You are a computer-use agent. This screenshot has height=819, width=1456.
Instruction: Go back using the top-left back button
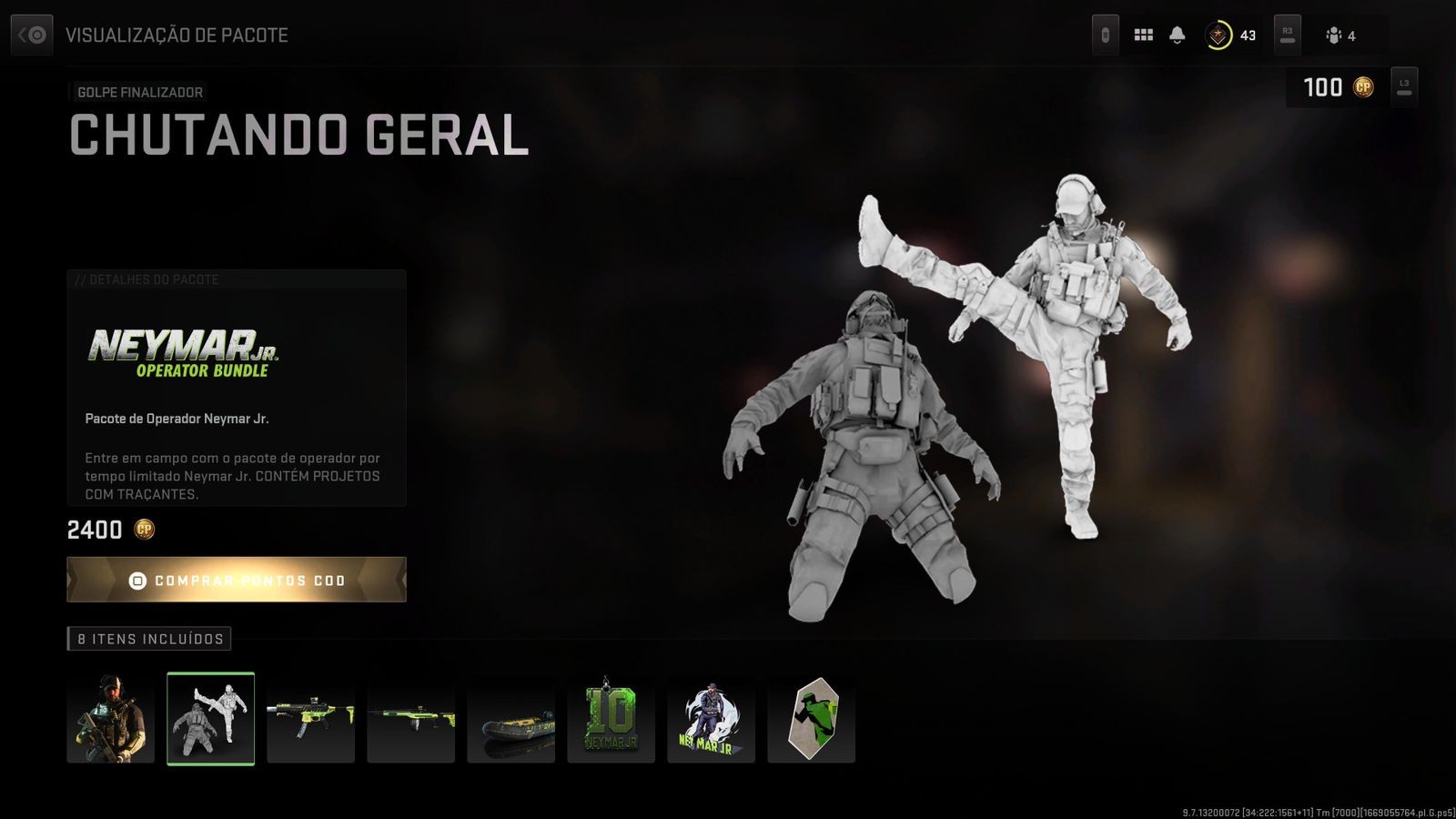[x=32, y=35]
